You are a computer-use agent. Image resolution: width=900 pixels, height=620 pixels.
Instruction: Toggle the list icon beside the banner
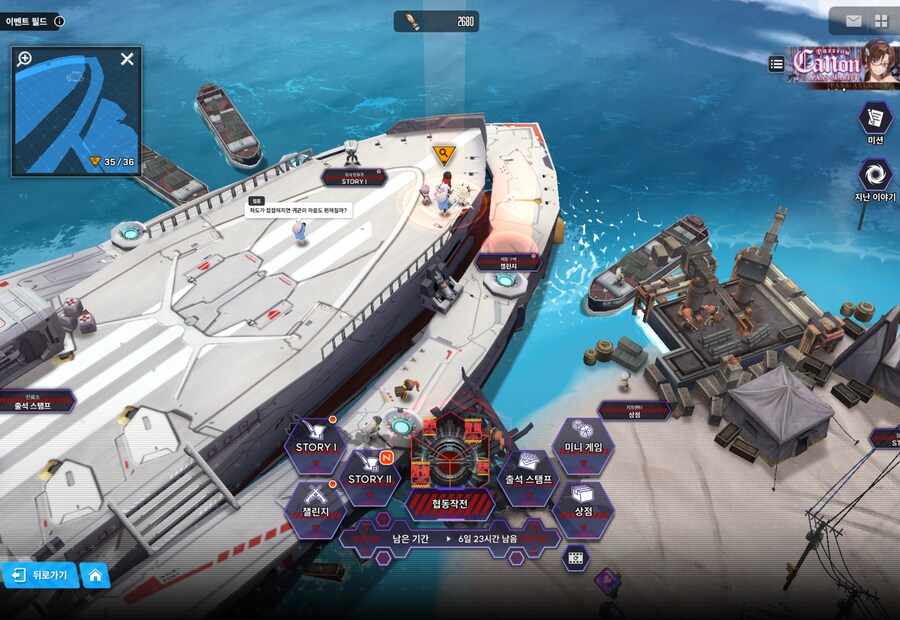777,64
